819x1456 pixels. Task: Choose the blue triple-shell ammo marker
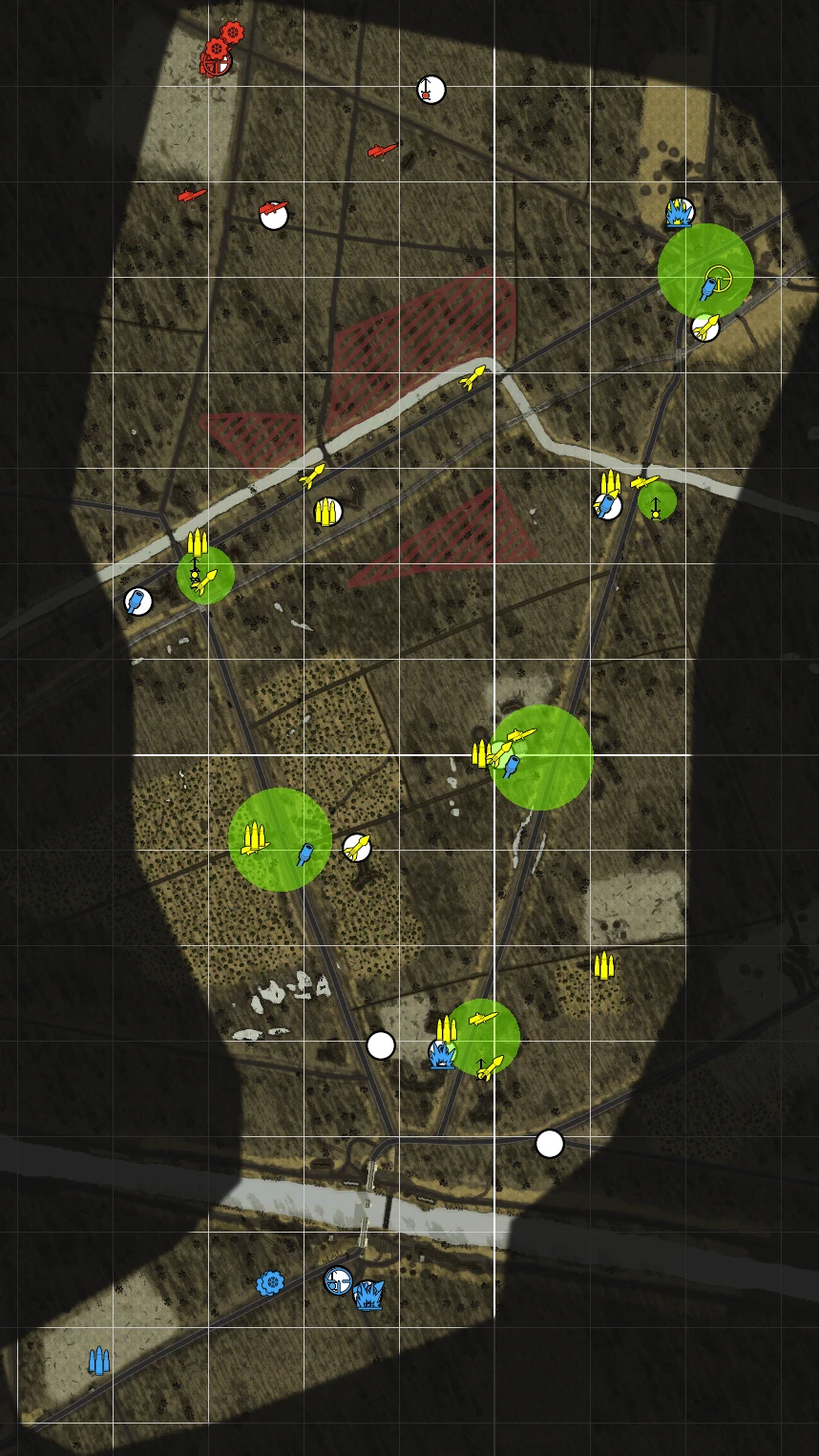98,1360
